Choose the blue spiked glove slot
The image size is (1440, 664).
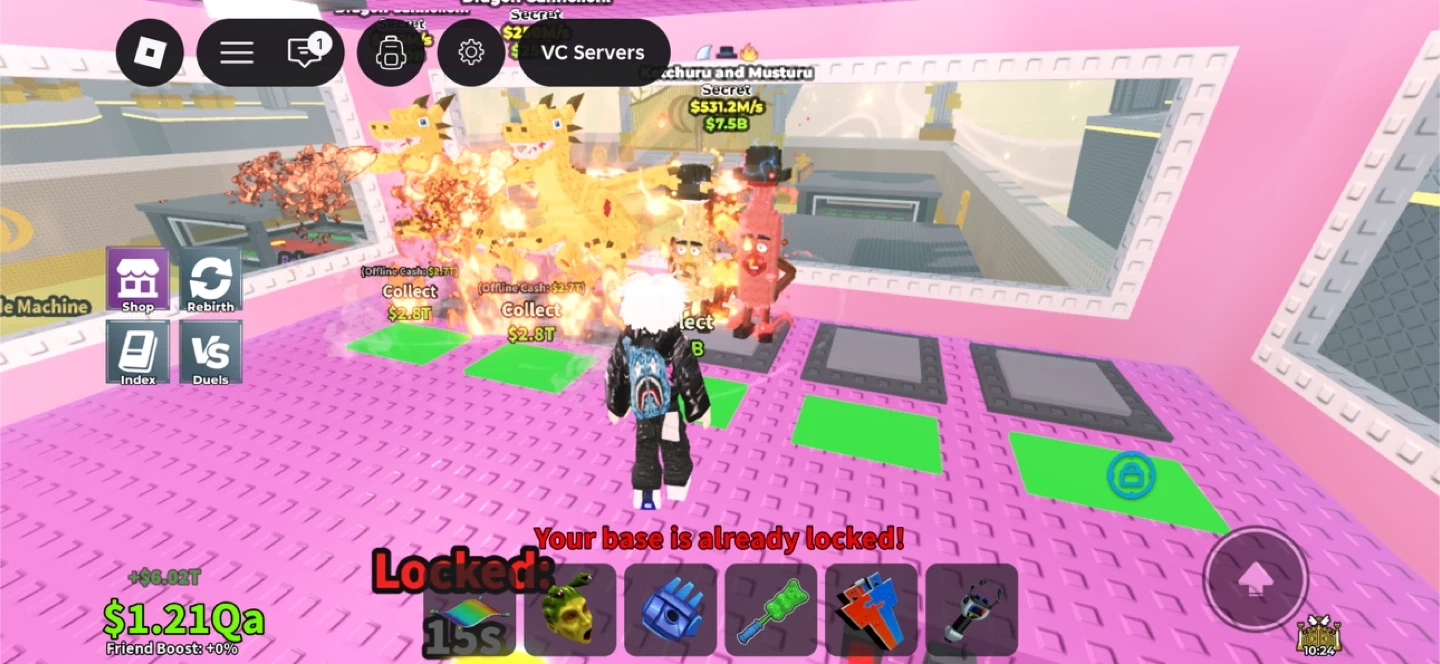click(671, 610)
